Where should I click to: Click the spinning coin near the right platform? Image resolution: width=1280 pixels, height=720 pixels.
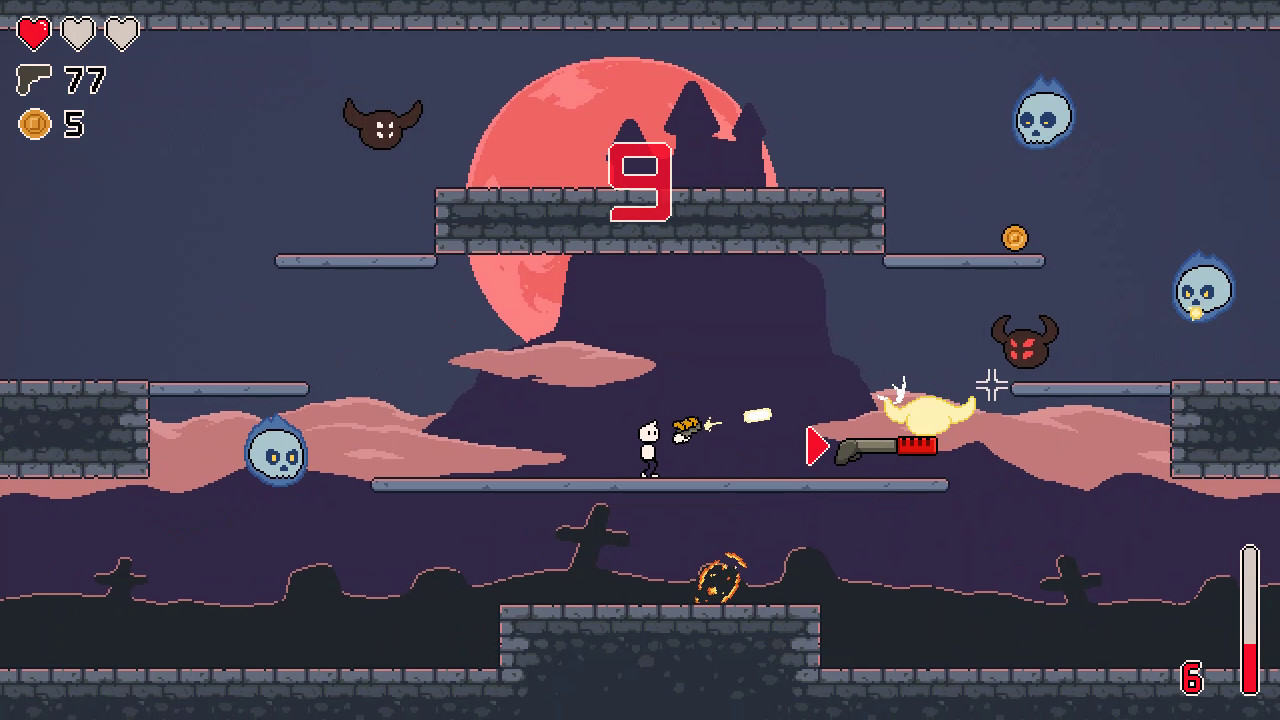click(1016, 236)
